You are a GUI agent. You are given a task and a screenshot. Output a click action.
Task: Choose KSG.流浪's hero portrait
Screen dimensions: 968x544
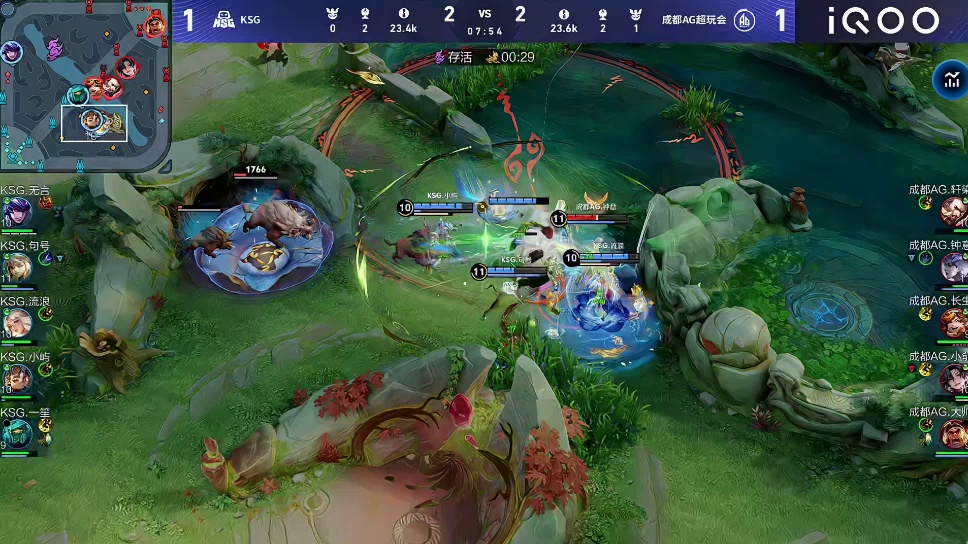tap(16, 323)
